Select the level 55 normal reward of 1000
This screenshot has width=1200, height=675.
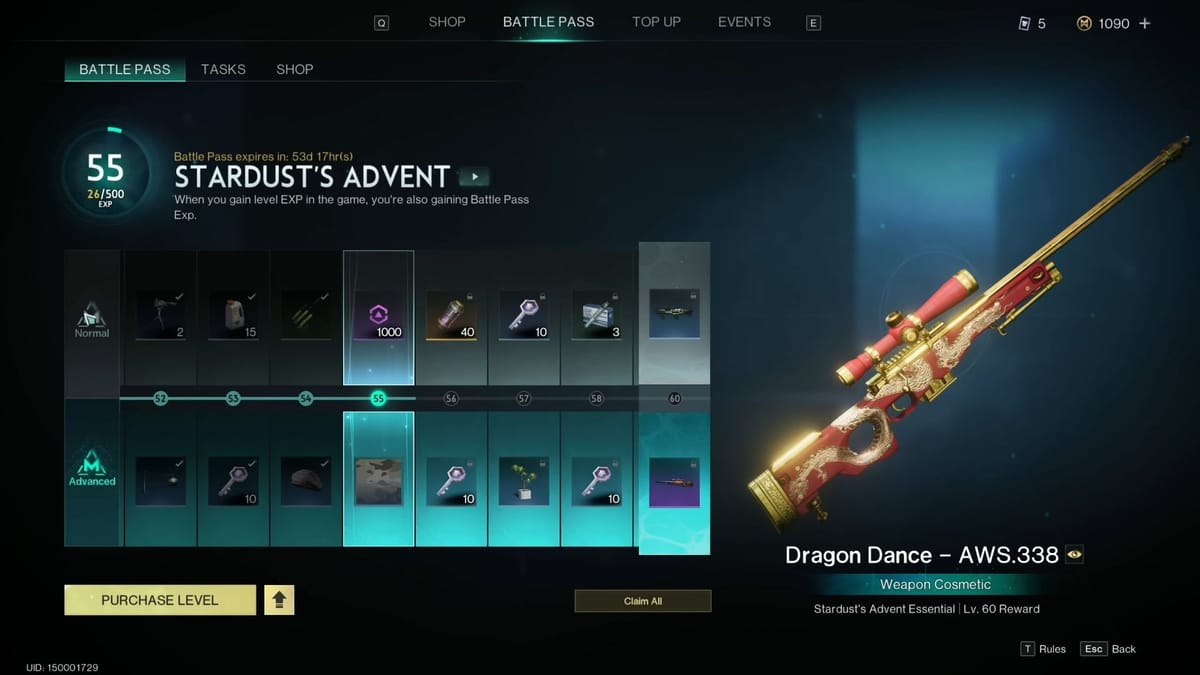pyautogui.click(x=378, y=316)
